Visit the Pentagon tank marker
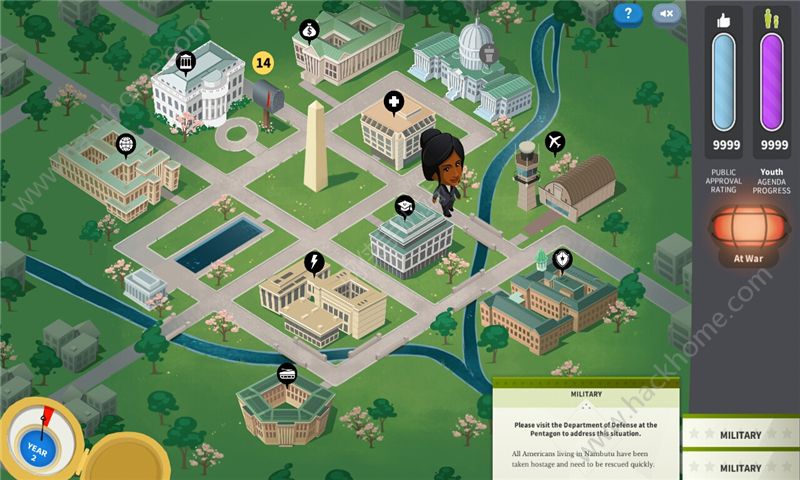 pyautogui.click(x=286, y=374)
